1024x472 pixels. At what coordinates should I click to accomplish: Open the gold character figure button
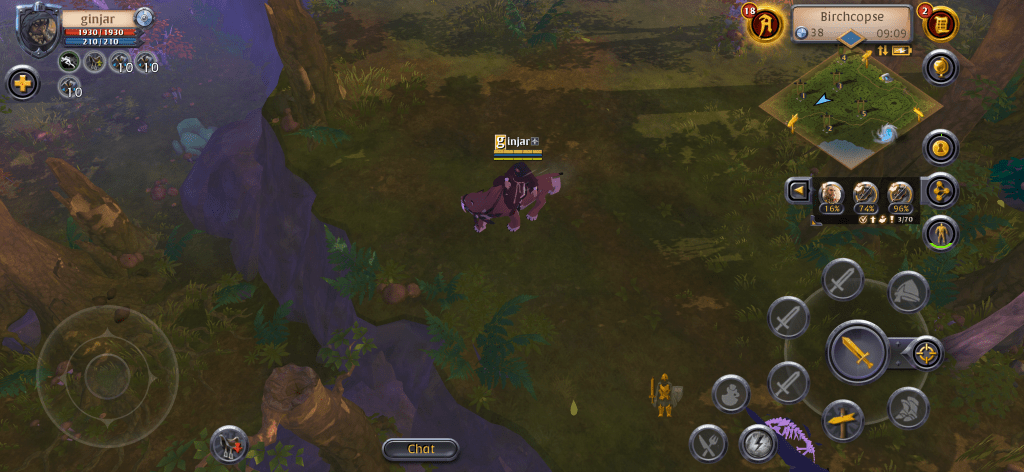point(941,234)
